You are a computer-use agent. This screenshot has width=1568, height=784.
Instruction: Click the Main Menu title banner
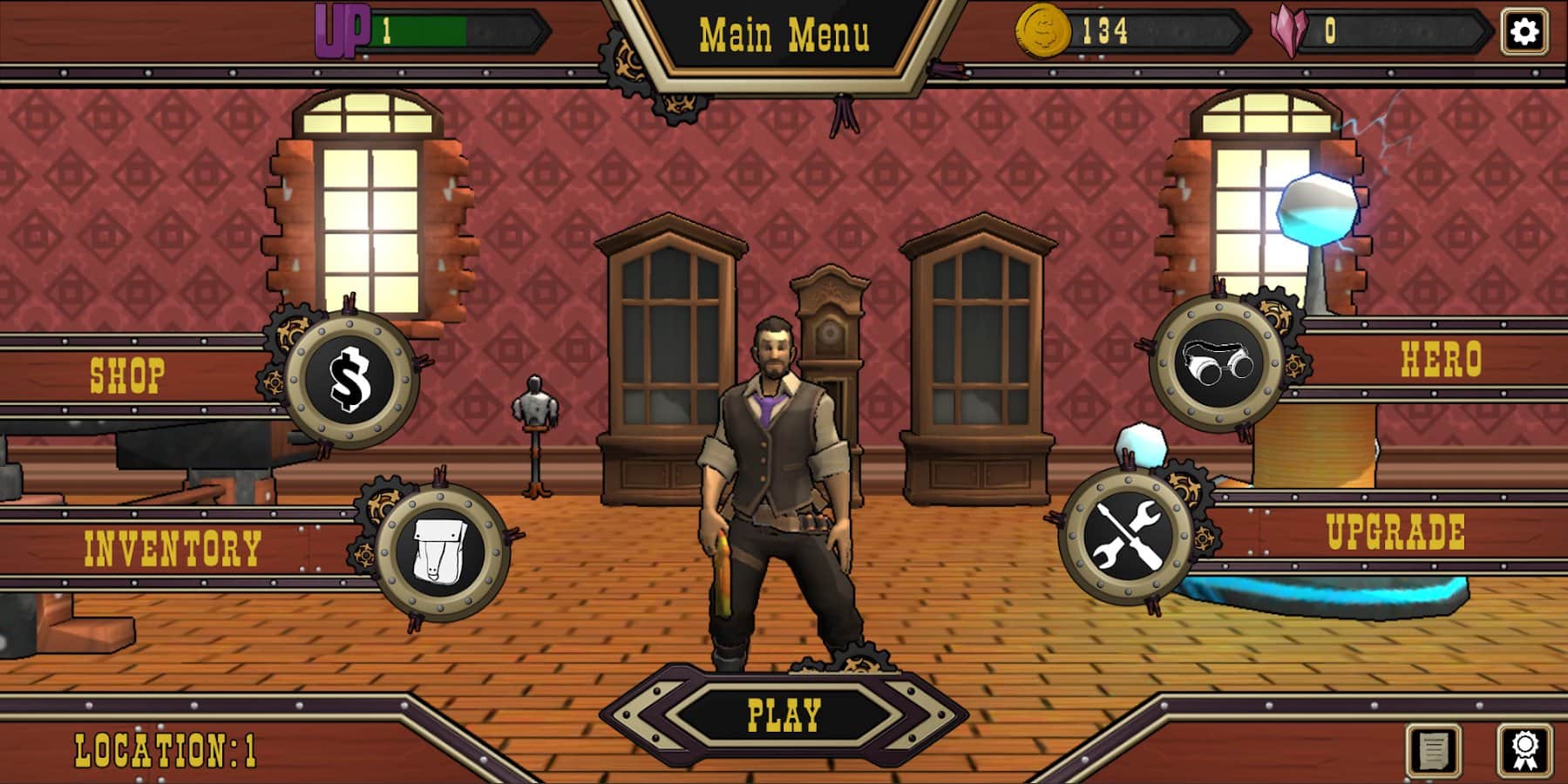click(783, 35)
